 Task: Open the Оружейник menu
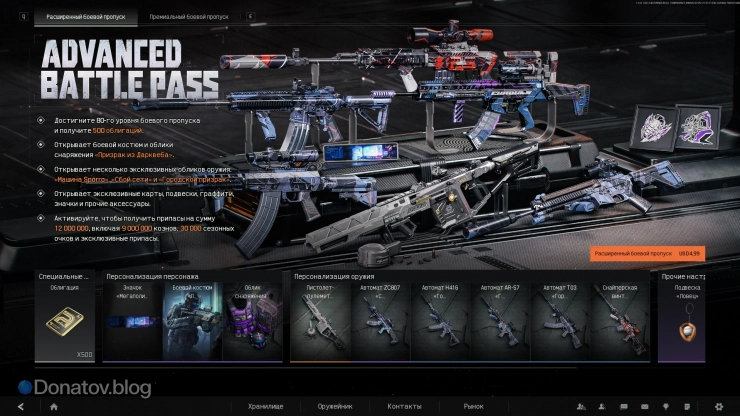point(336,408)
